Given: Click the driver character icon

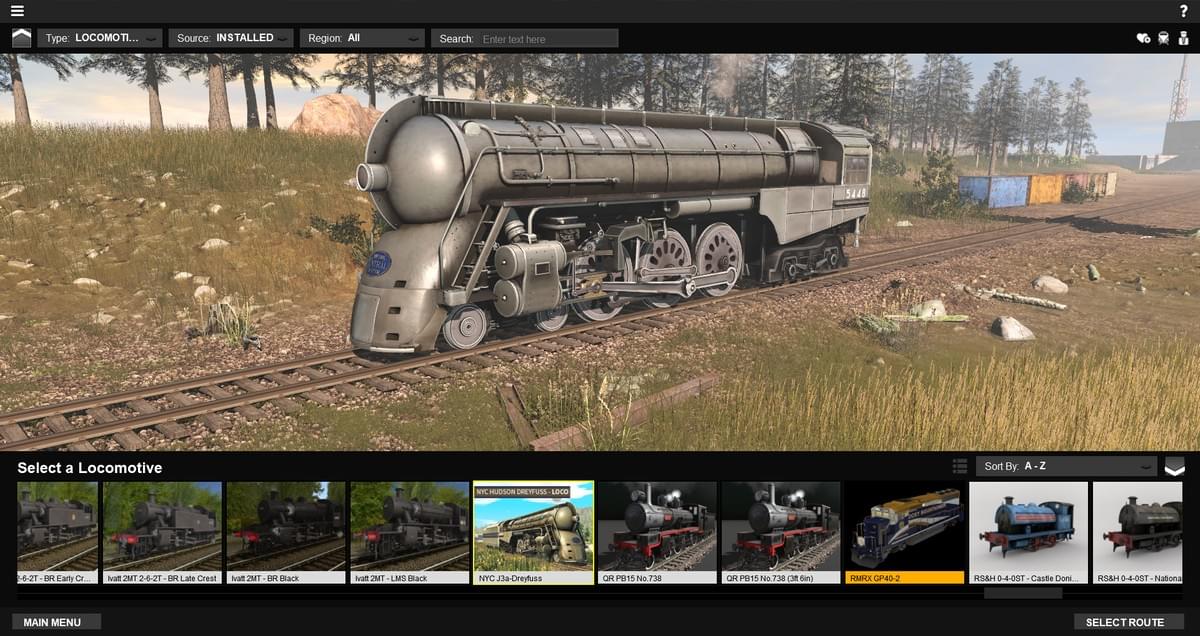Looking at the screenshot, I should pos(1183,38).
